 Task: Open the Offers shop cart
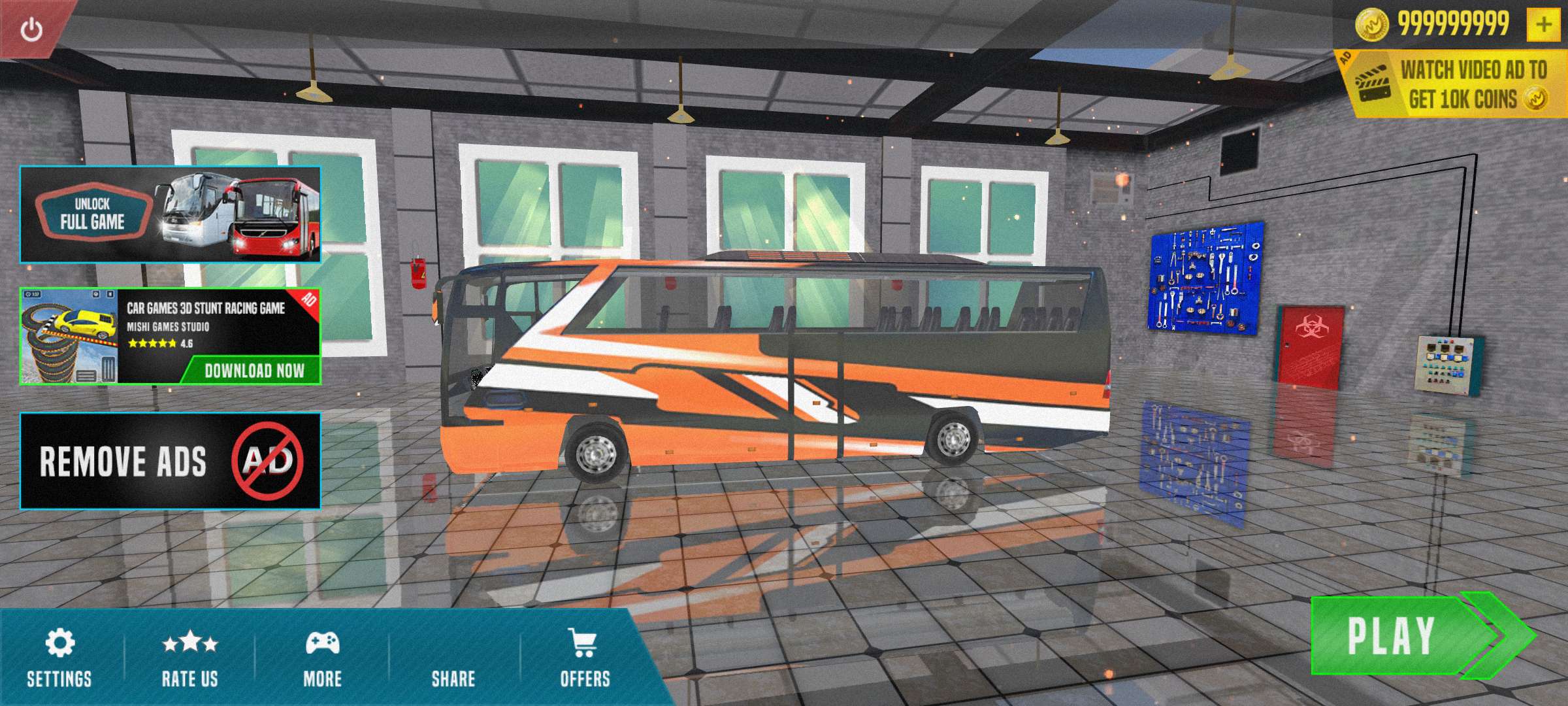(x=585, y=658)
